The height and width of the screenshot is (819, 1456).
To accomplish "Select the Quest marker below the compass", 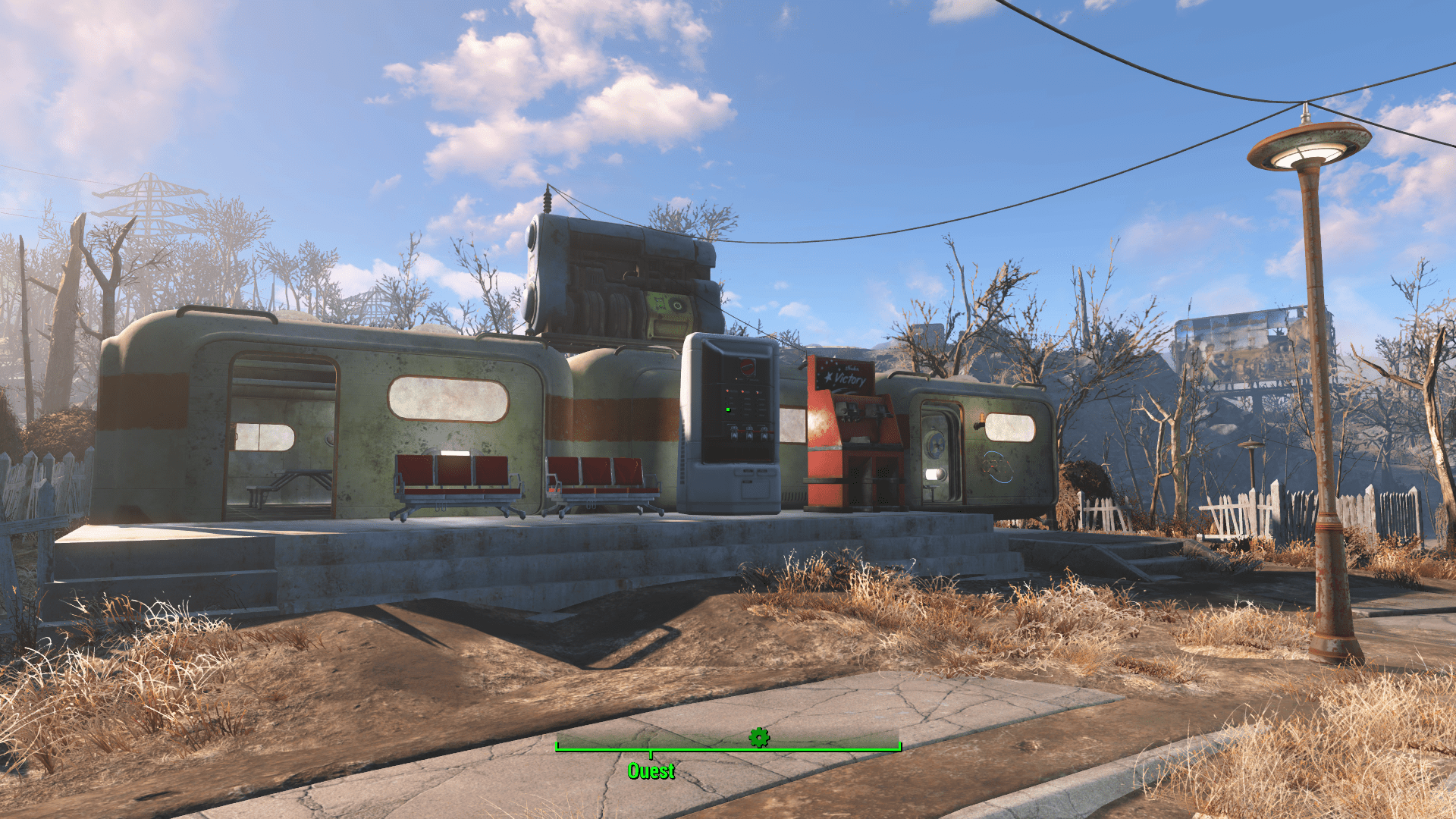I will (651, 770).
